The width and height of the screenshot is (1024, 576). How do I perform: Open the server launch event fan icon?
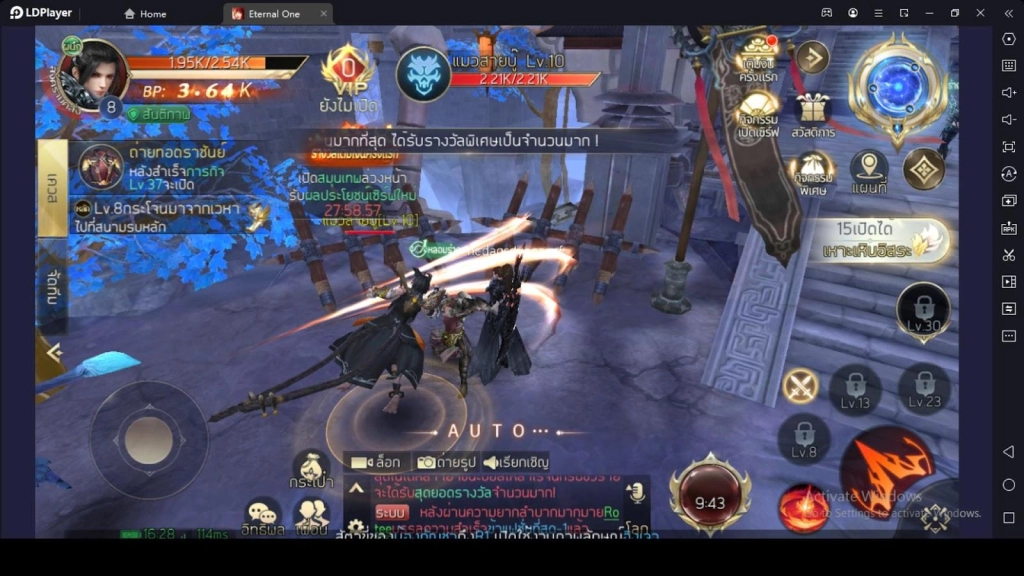tap(759, 112)
